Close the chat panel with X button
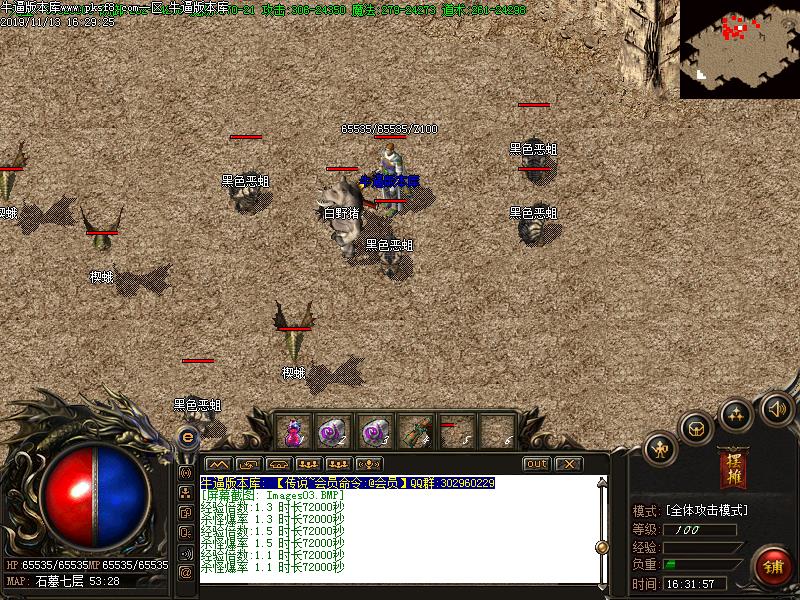800x600 pixels. pyautogui.click(x=568, y=464)
